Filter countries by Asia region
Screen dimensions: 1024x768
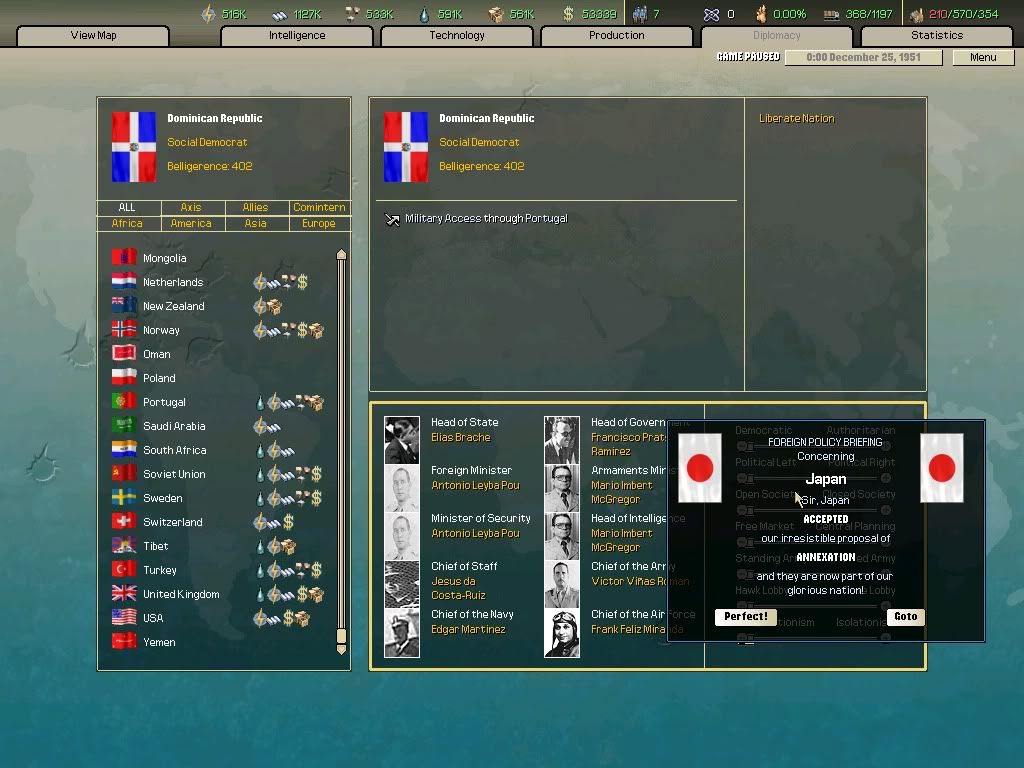click(x=255, y=224)
